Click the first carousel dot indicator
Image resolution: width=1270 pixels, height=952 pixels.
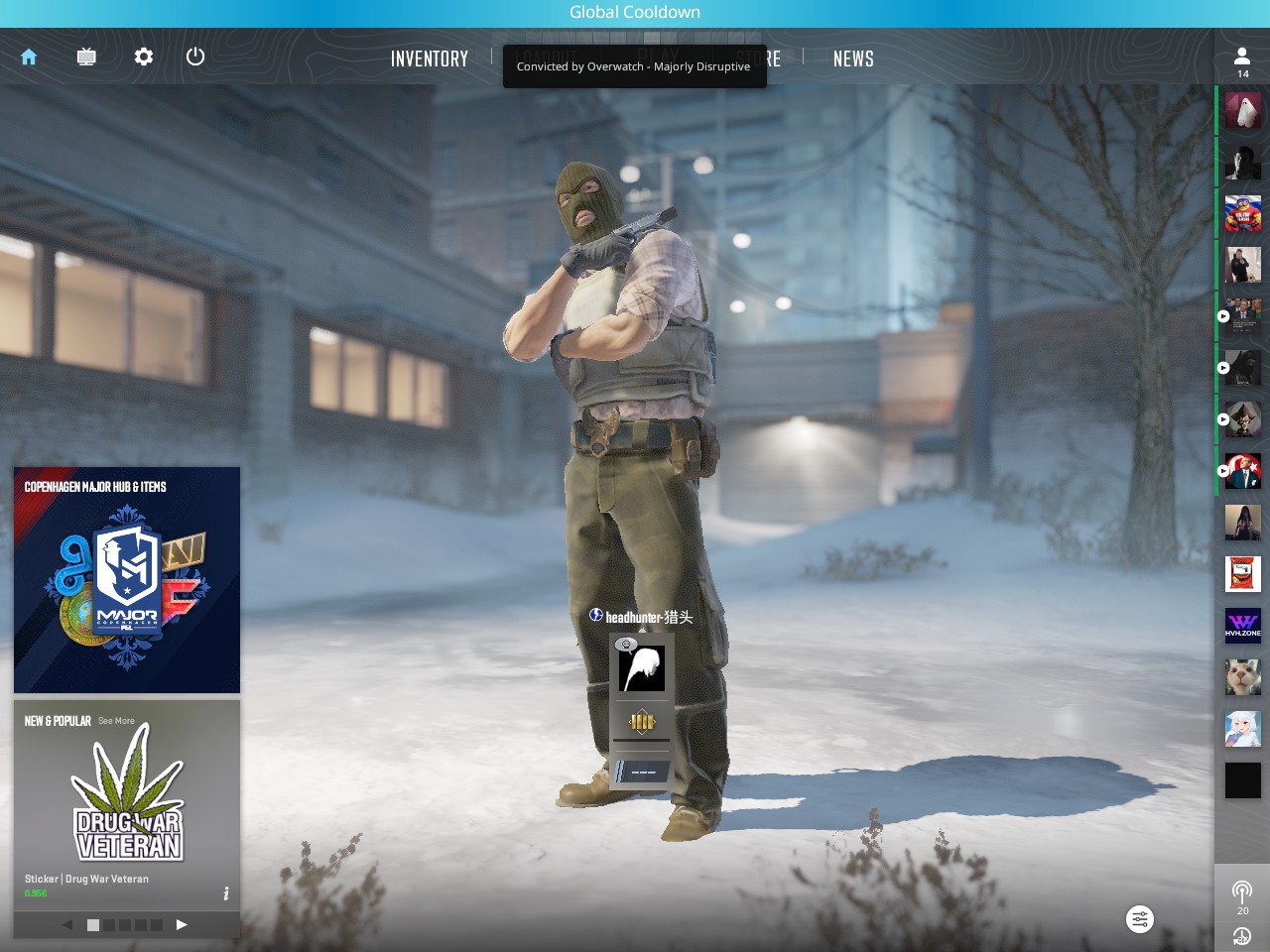pyautogui.click(x=91, y=924)
